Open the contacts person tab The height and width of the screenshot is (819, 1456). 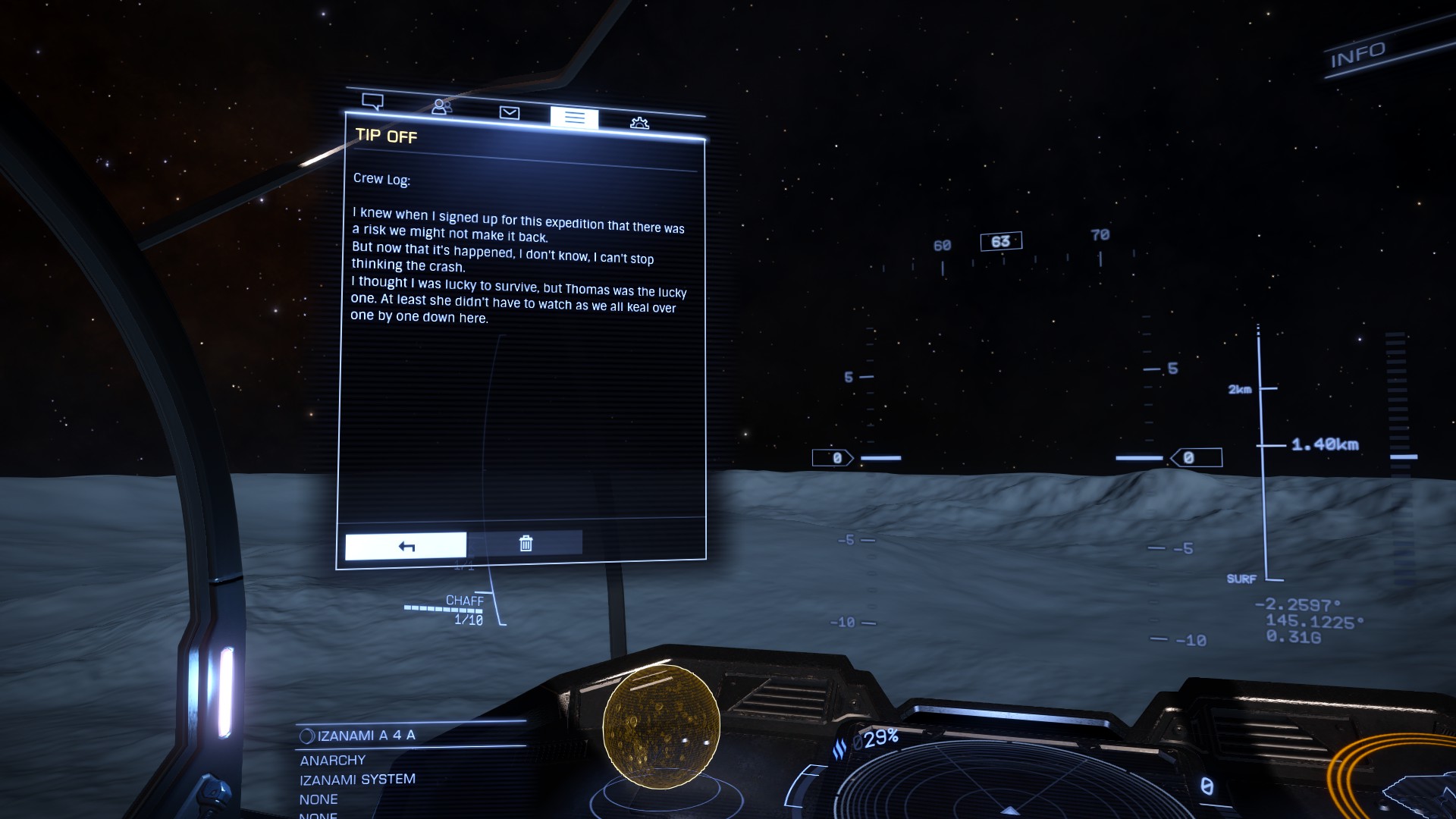click(x=441, y=107)
